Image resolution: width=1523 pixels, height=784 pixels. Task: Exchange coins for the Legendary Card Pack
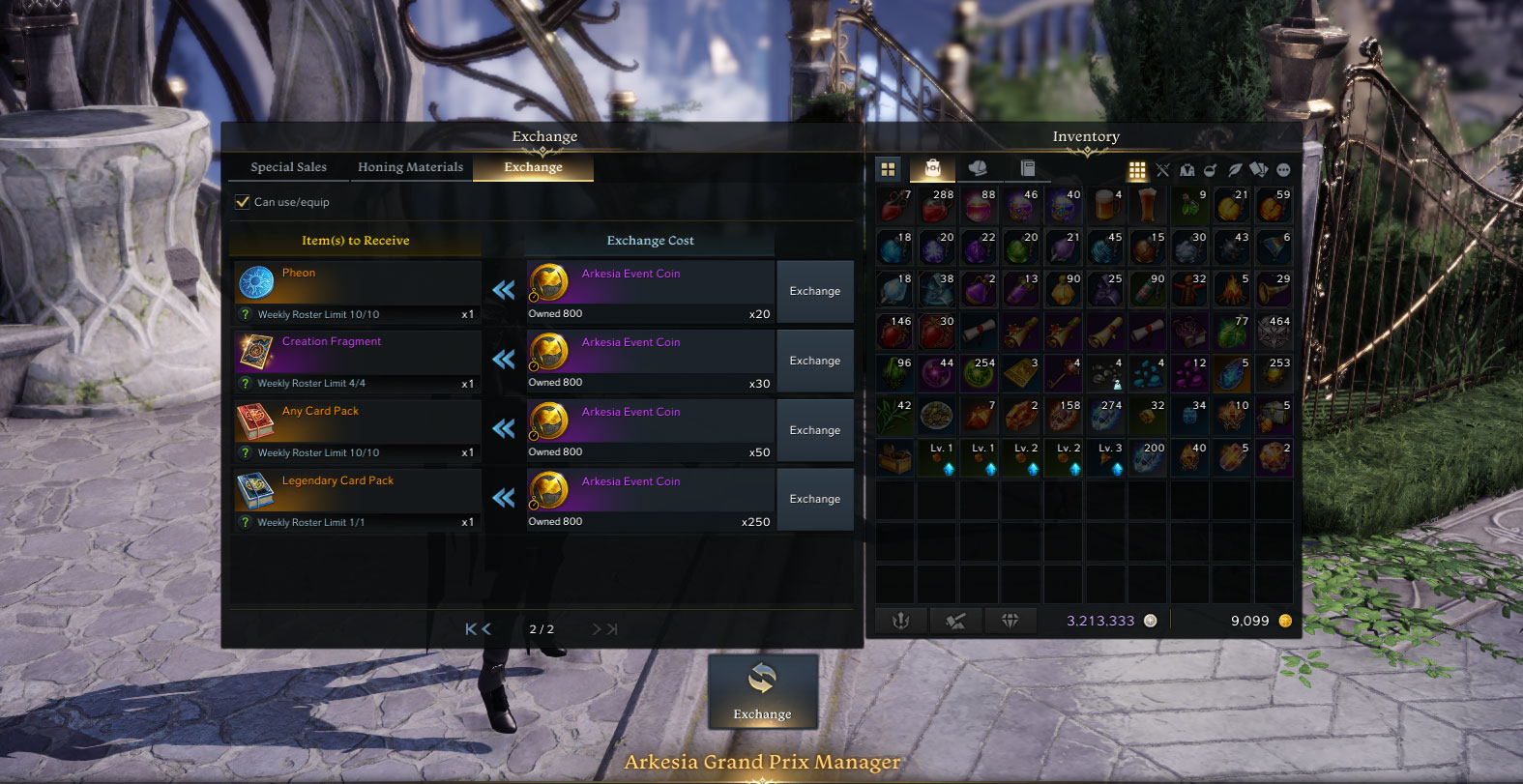point(814,499)
